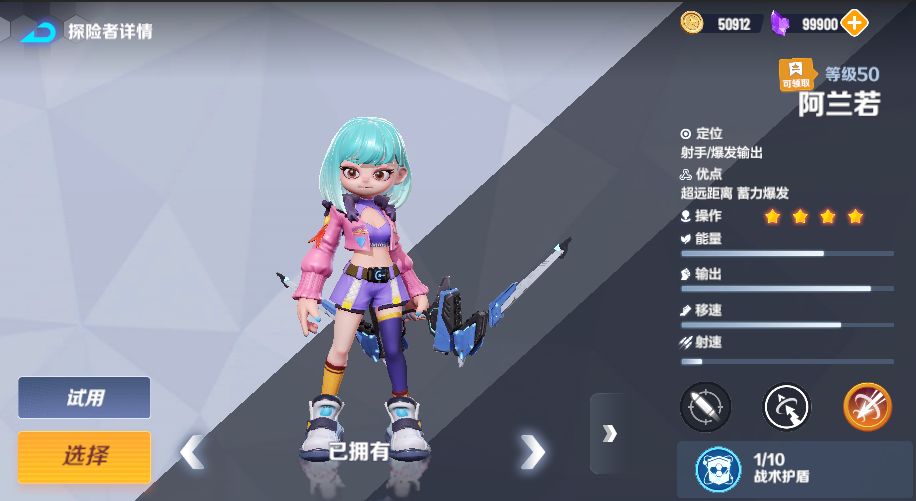View the orange ultimate skill icon
This screenshot has width=916, height=501.
[x=866, y=406]
